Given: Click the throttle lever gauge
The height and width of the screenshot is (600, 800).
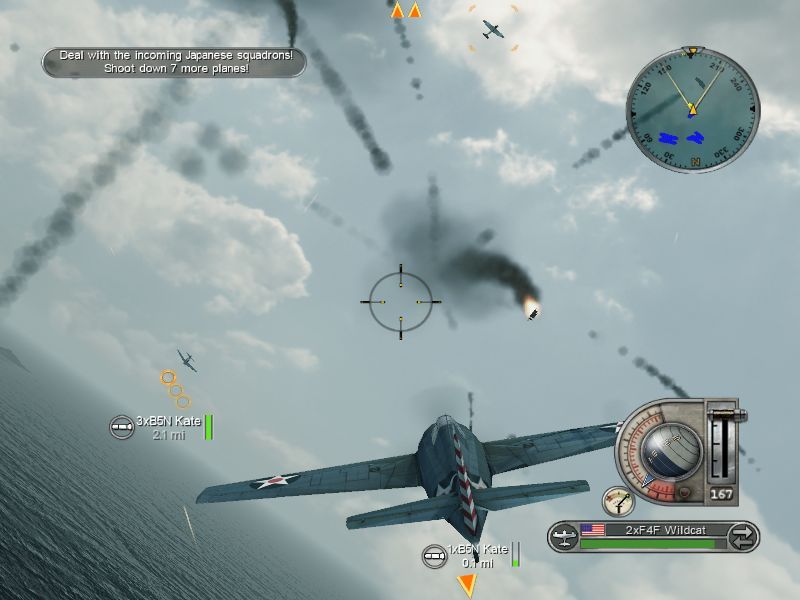Looking at the screenshot, I should click(x=720, y=447).
